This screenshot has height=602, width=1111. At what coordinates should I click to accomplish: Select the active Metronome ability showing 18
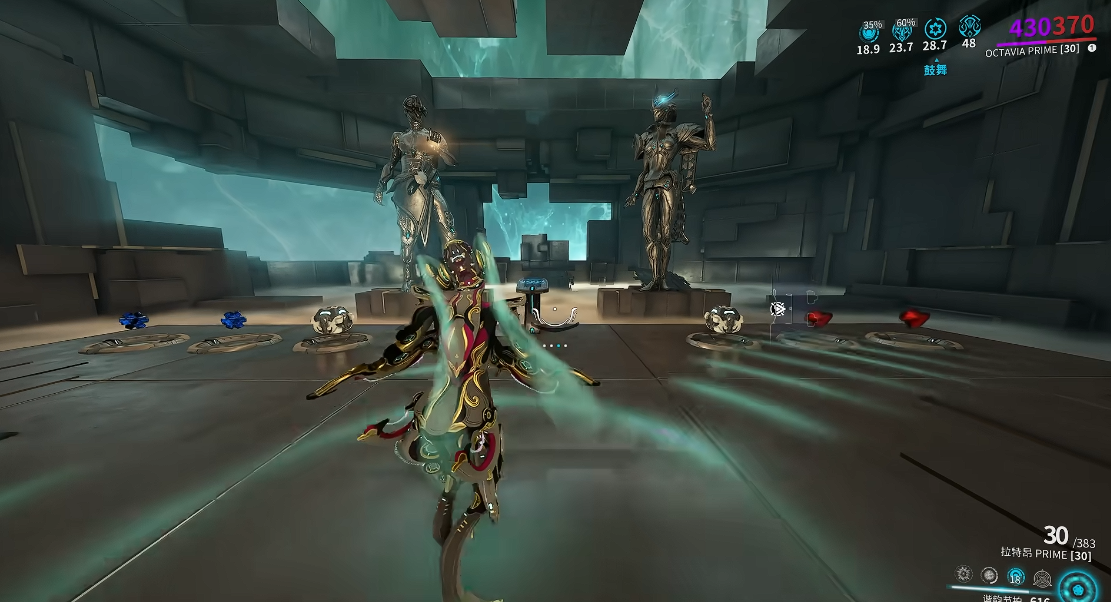tap(1015, 576)
